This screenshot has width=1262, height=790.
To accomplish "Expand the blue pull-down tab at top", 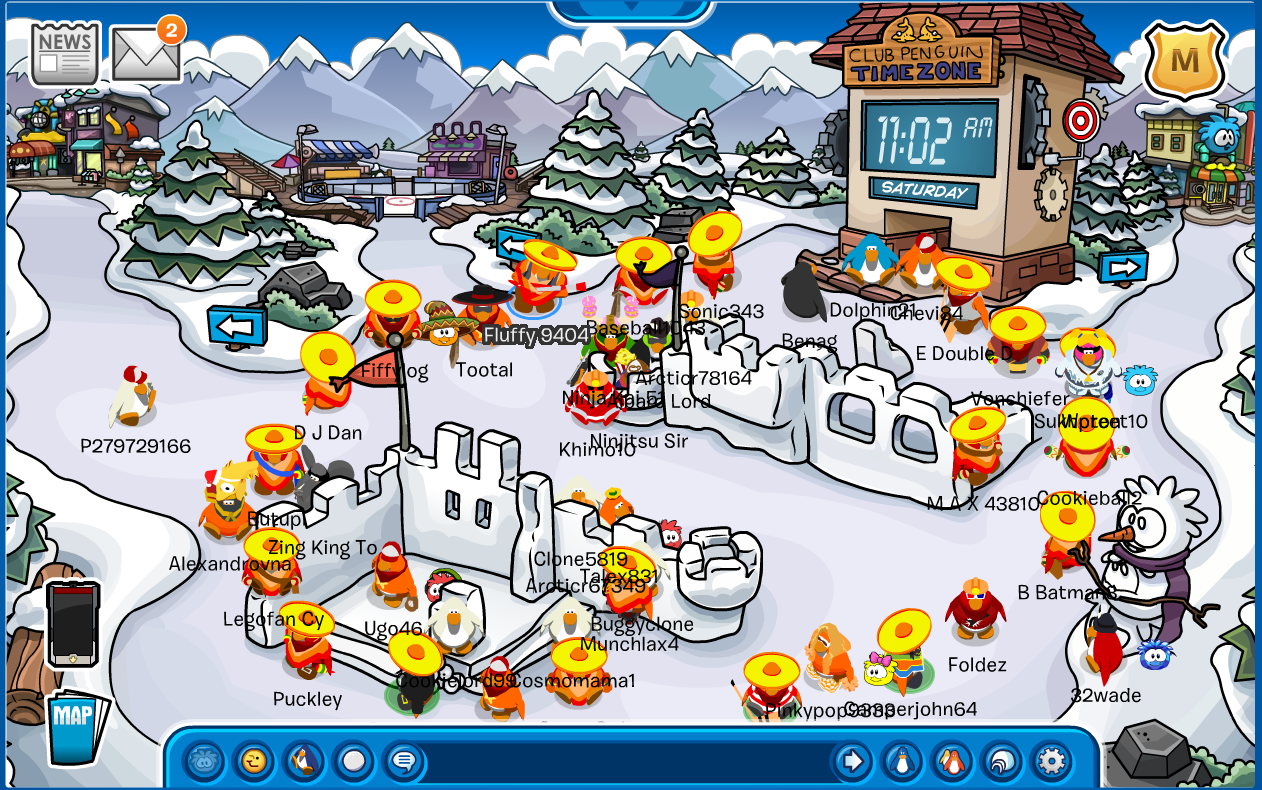I will coord(631,9).
